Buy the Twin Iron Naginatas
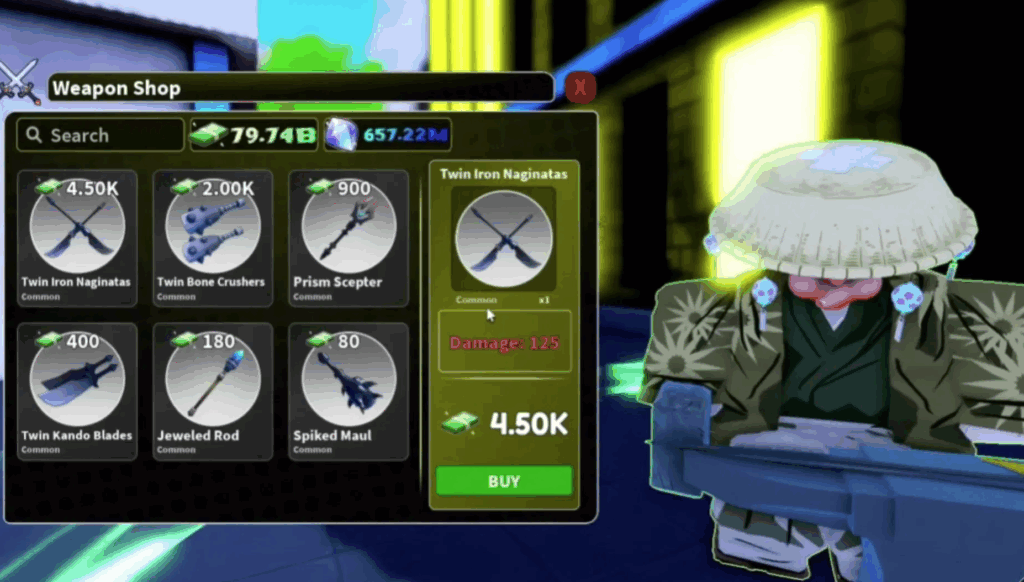 504,481
